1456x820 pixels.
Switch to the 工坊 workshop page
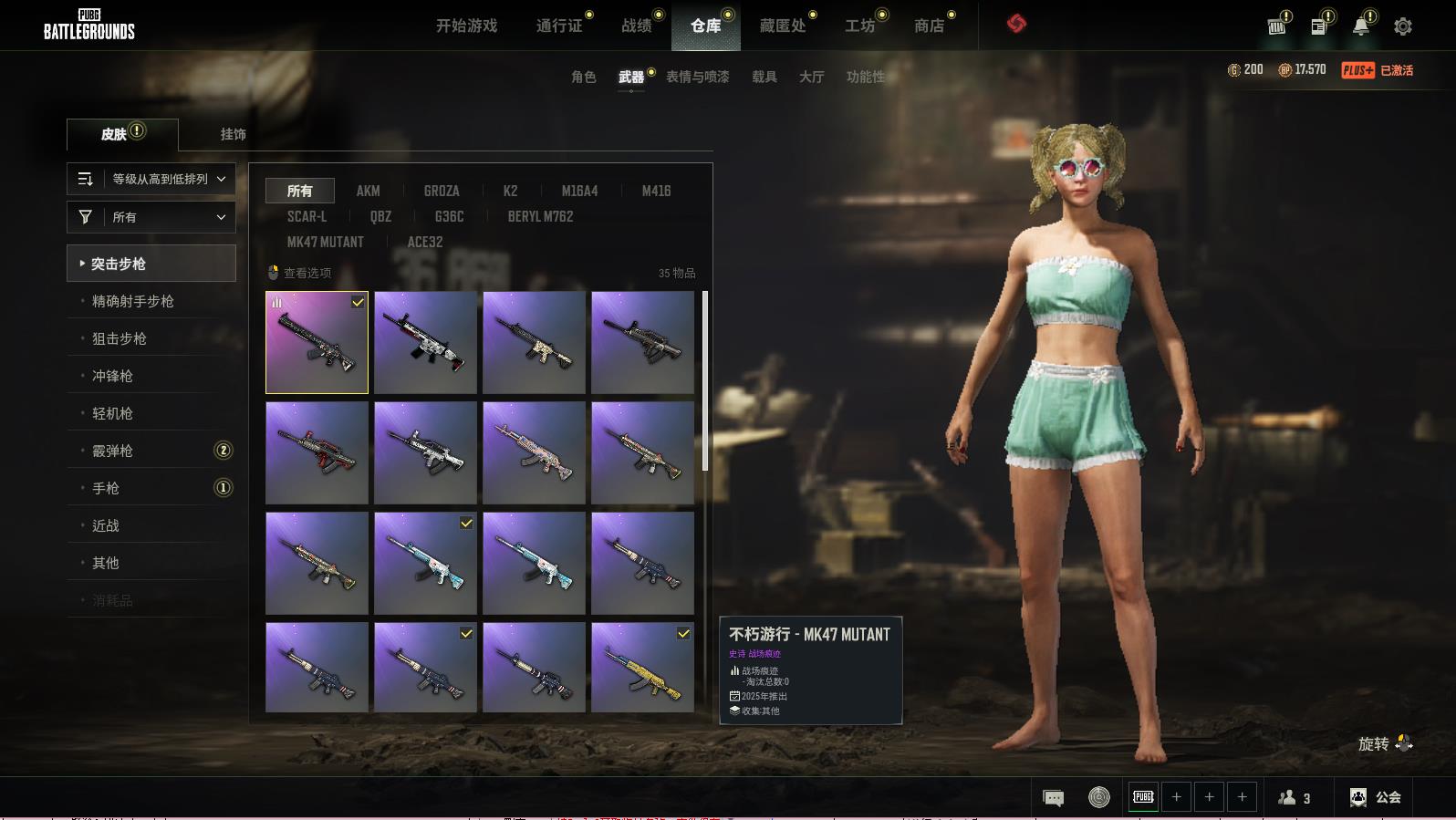tap(859, 26)
